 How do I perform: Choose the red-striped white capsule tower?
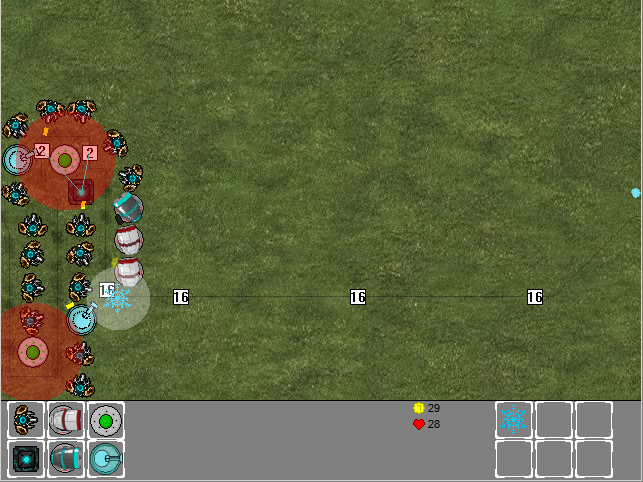(66, 420)
